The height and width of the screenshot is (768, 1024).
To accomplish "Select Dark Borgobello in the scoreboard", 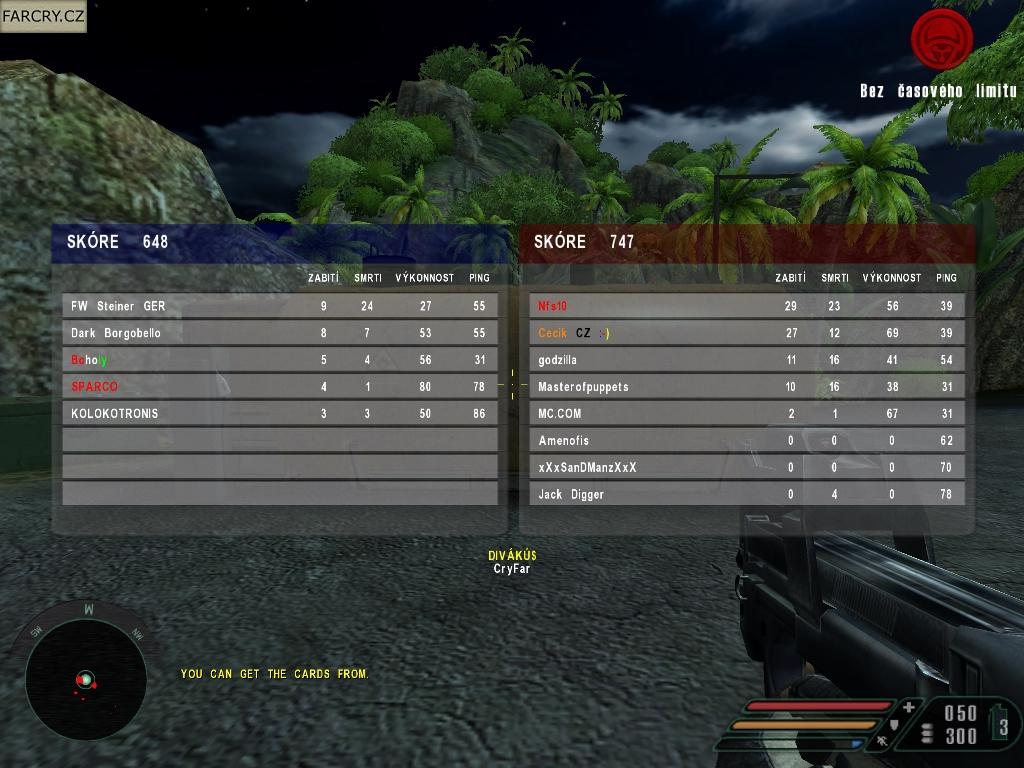I will 279,333.
